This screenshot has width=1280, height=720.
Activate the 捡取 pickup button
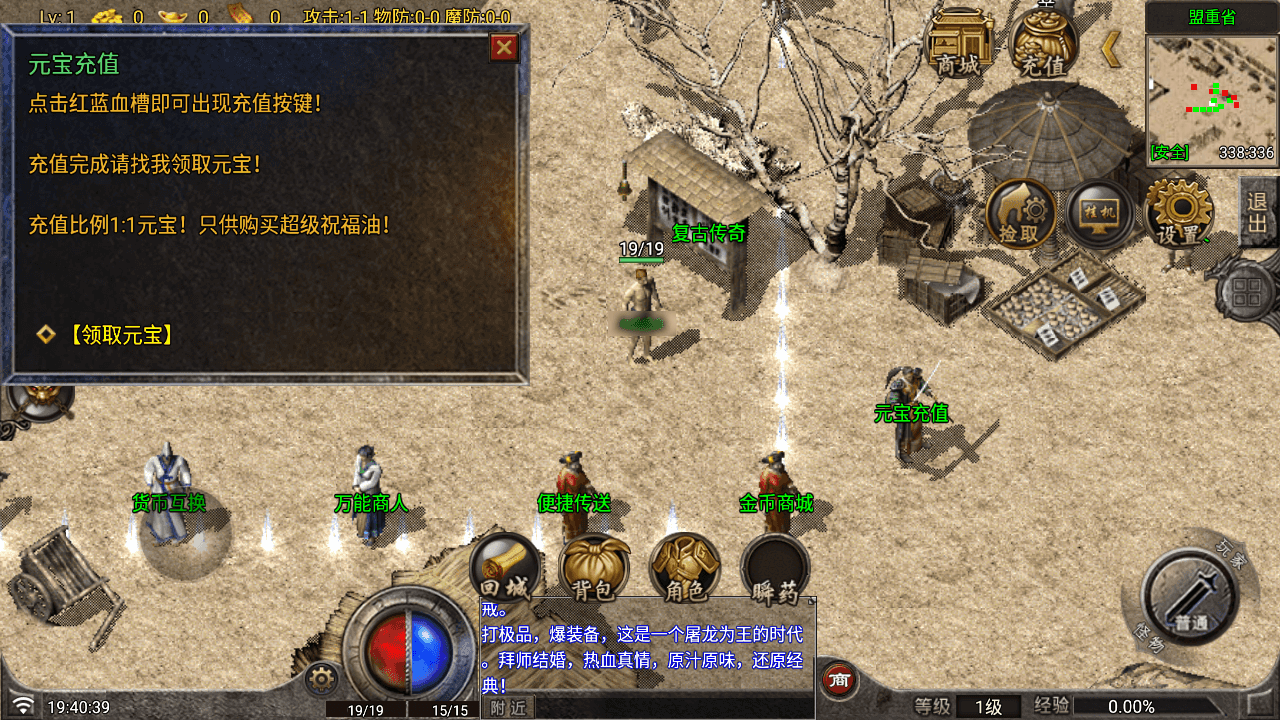click(1021, 214)
